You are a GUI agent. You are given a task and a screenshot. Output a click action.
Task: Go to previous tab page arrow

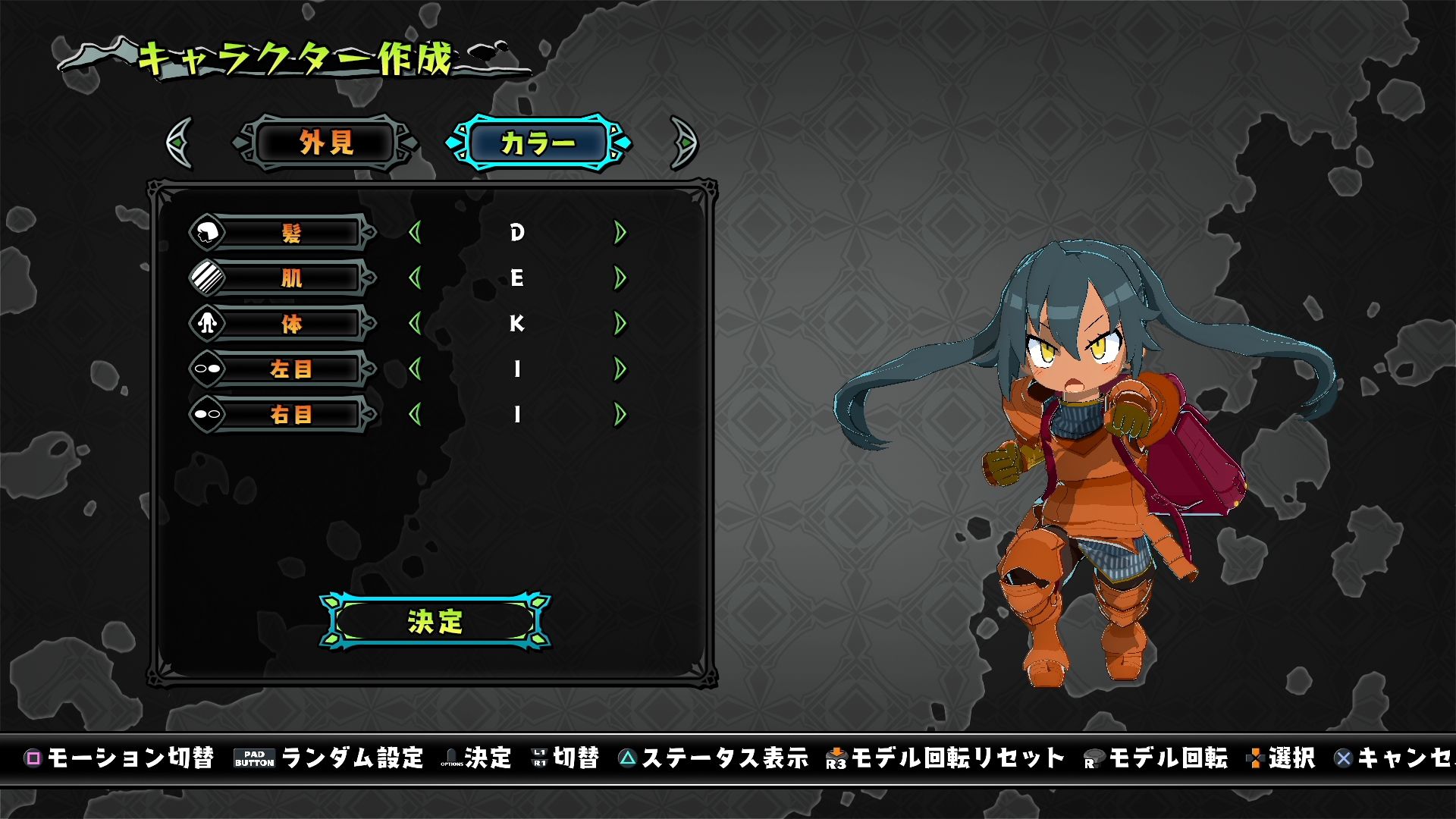click(x=180, y=143)
